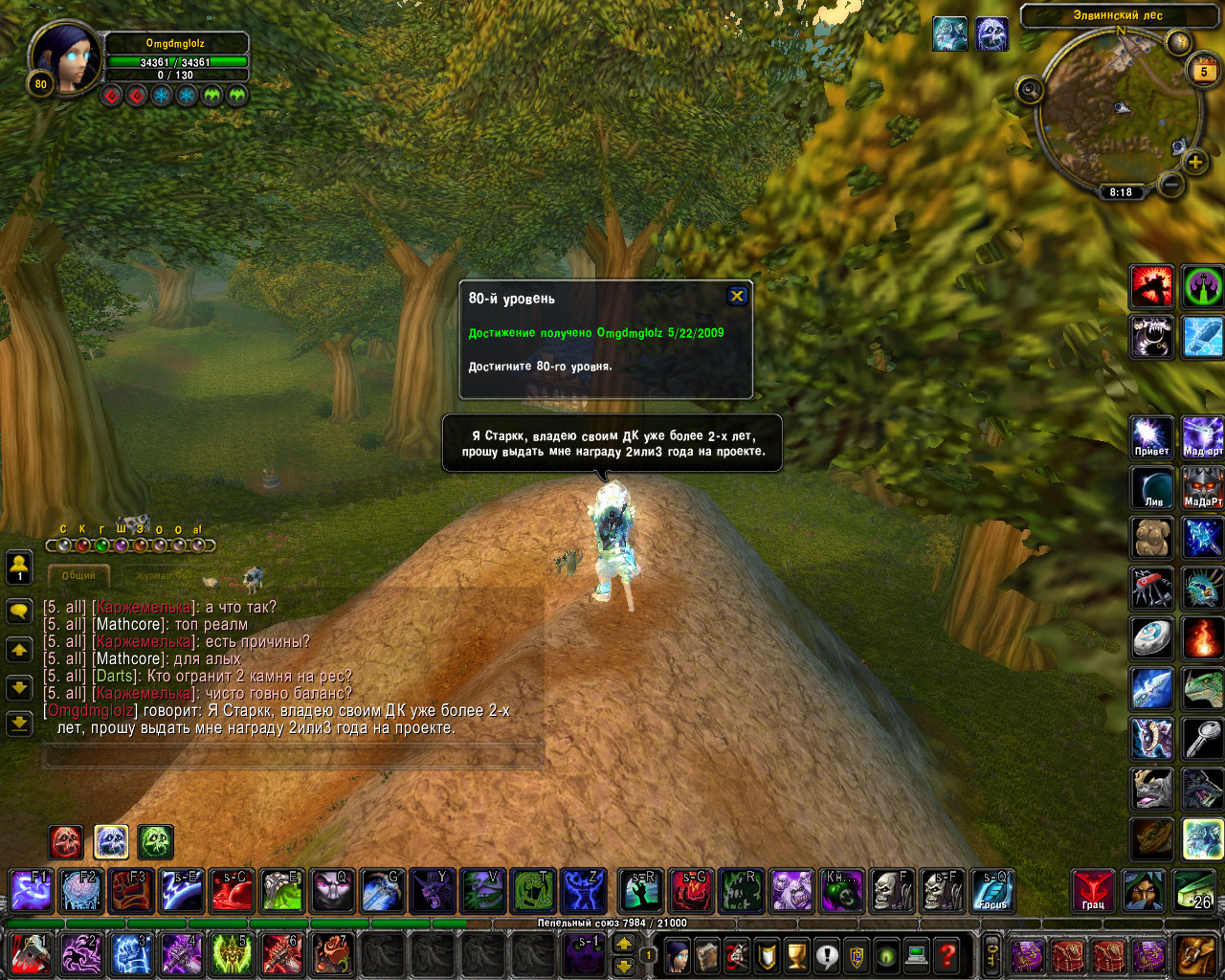Open the red question mark help request

coord(947,954)
